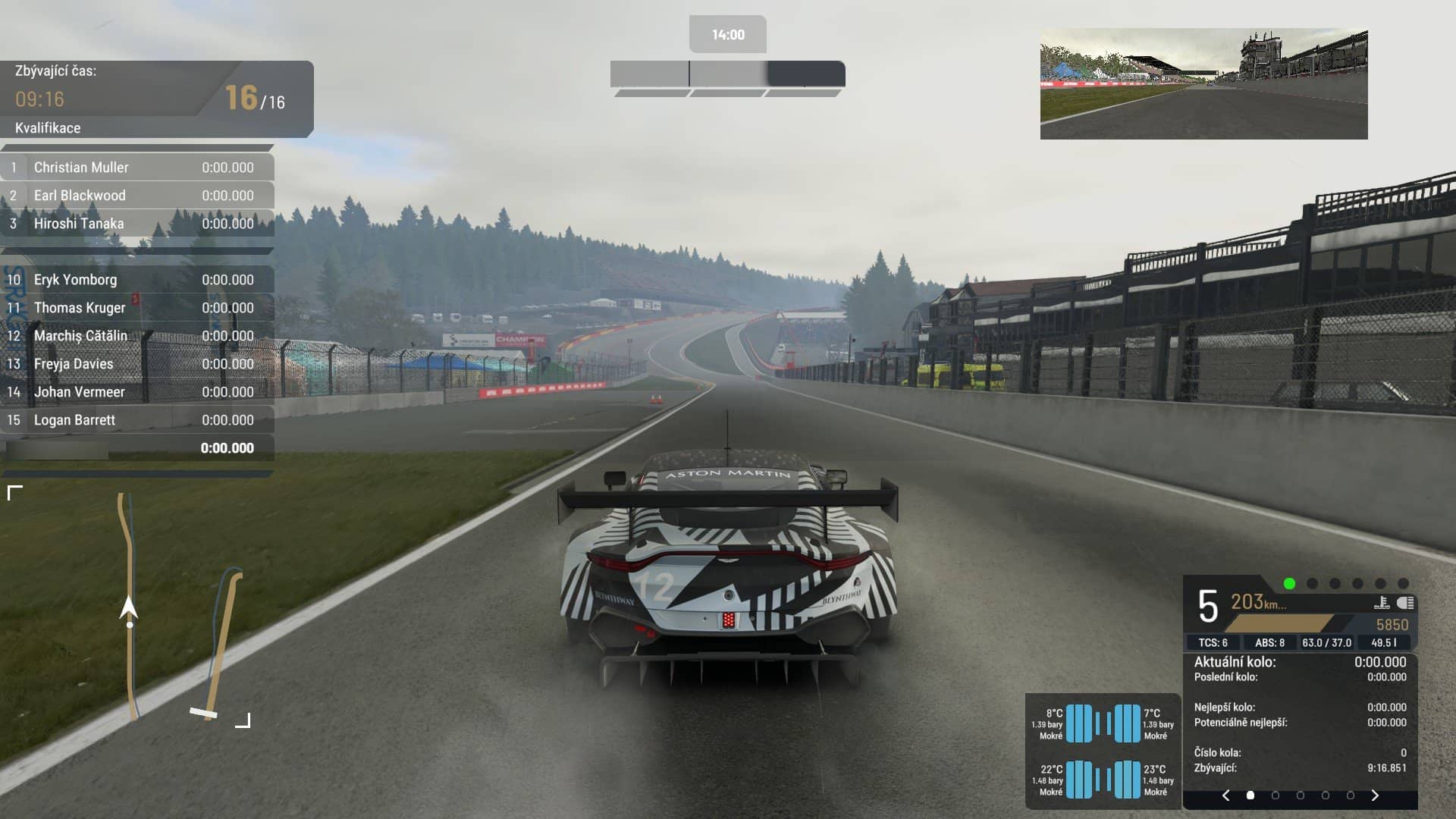The image size is (1456, 819).
Task: Select the highlighted first page dot
Action: [x=1250, y=795]
